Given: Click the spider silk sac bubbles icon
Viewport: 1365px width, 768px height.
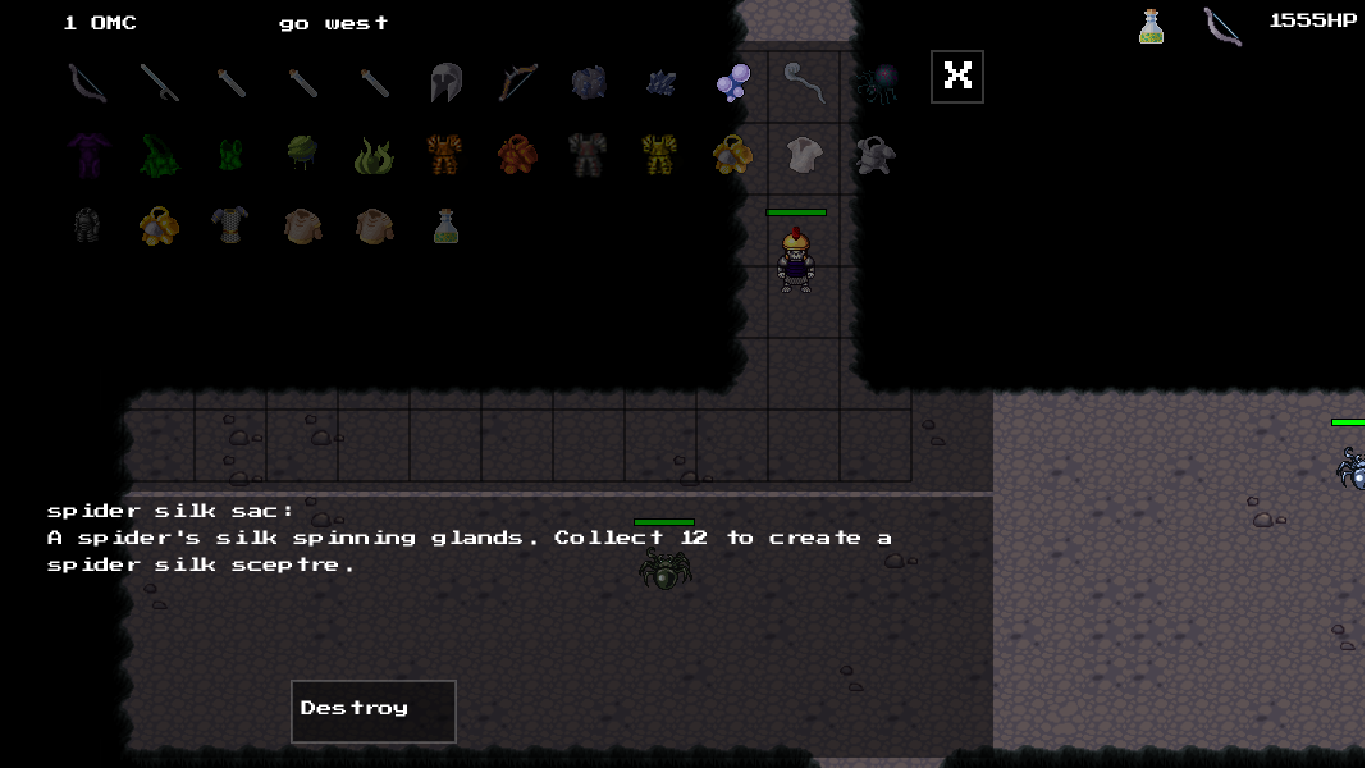Looking at the screenshot, I should pos(731,84).
